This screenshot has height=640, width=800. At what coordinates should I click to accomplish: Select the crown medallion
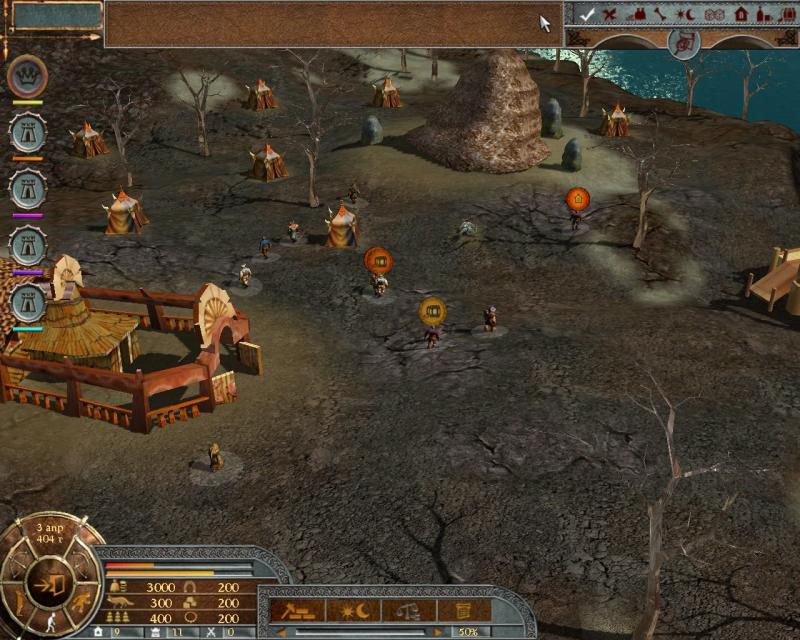click(27, 76)
